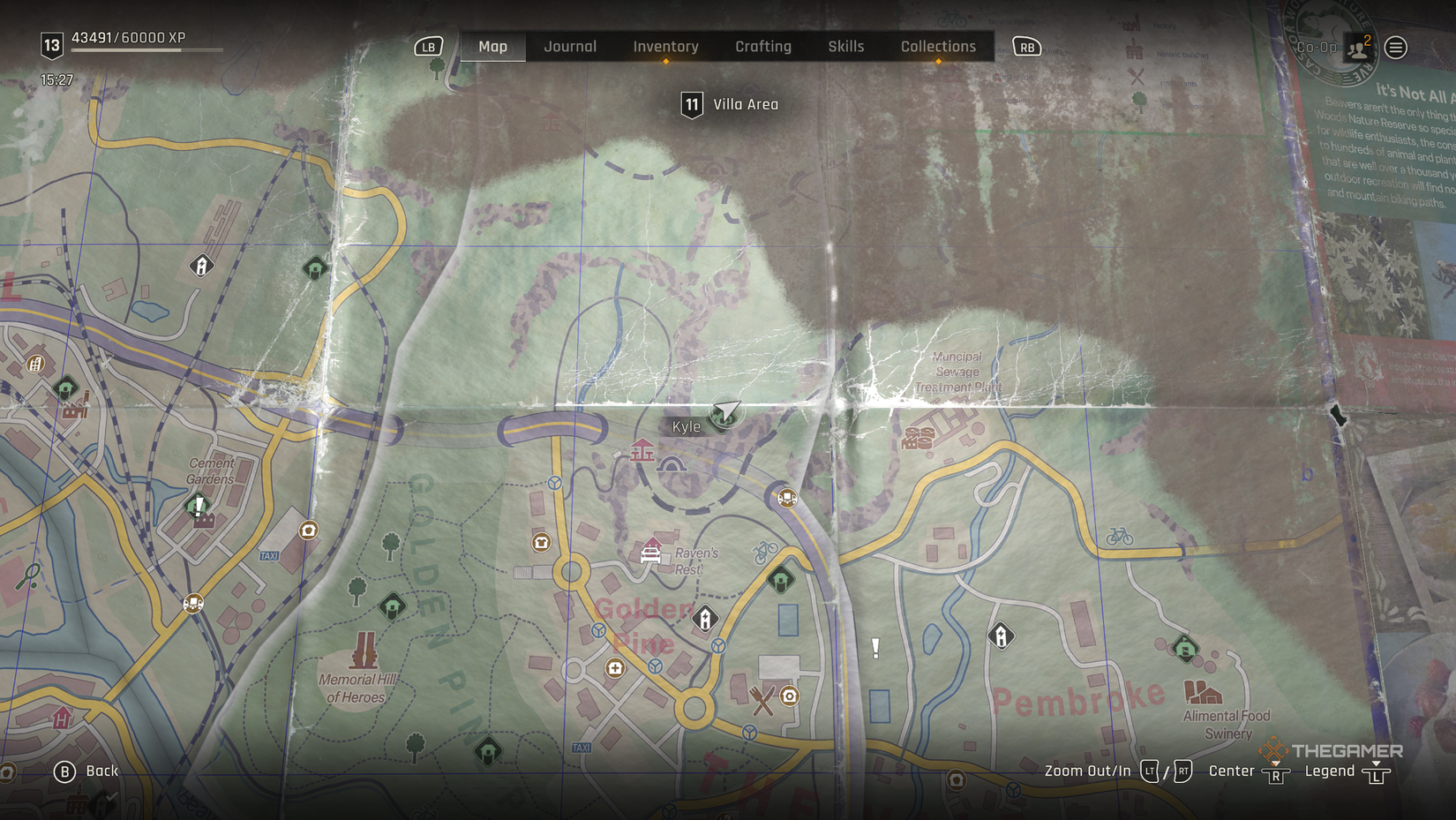The width and height of the screenshot is (1456, 820).
Task: Click the horse cart icon on the highway
Action: (786, 496)
